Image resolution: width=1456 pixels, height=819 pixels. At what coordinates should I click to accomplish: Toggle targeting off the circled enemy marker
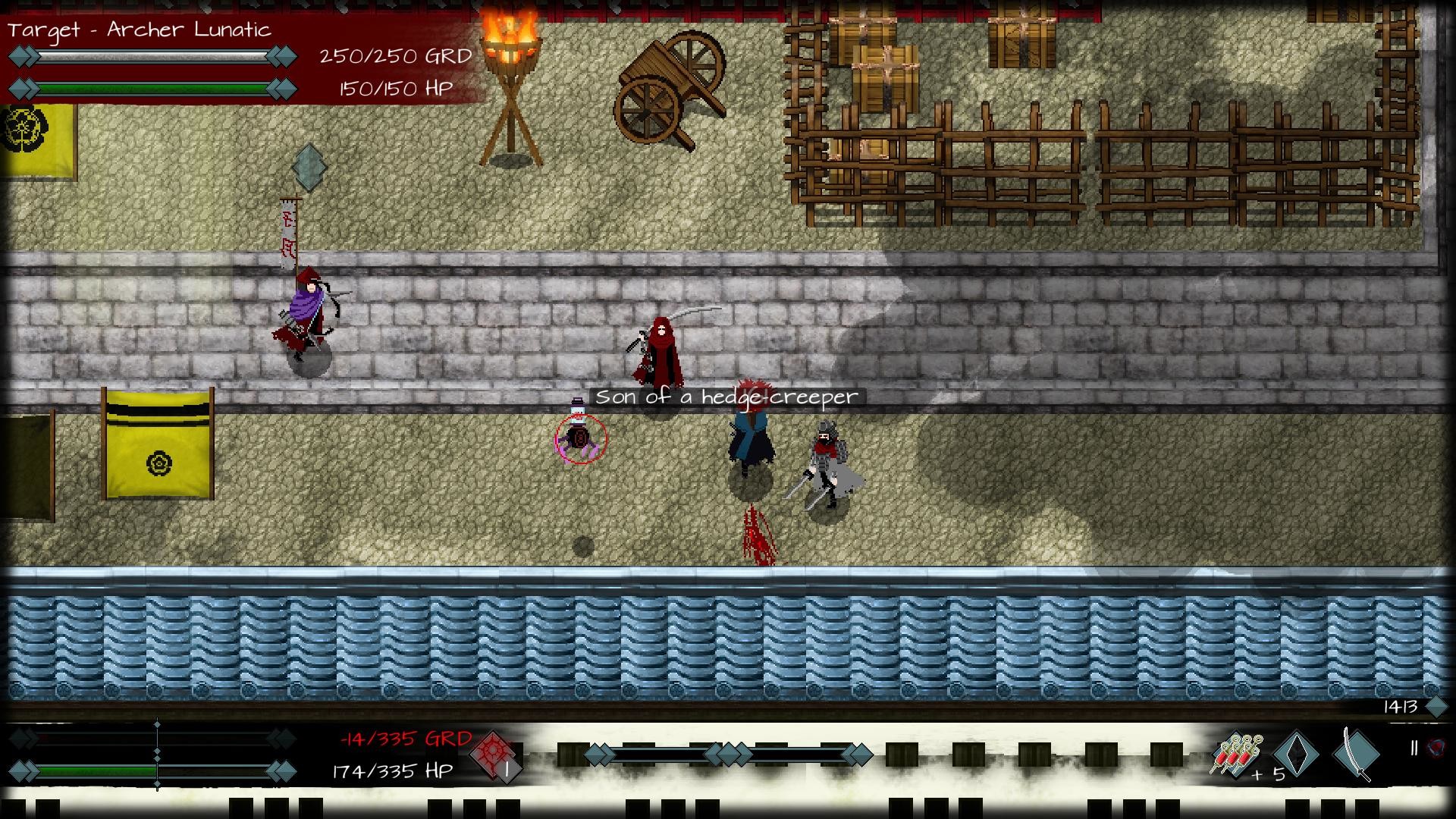[580, 440]
